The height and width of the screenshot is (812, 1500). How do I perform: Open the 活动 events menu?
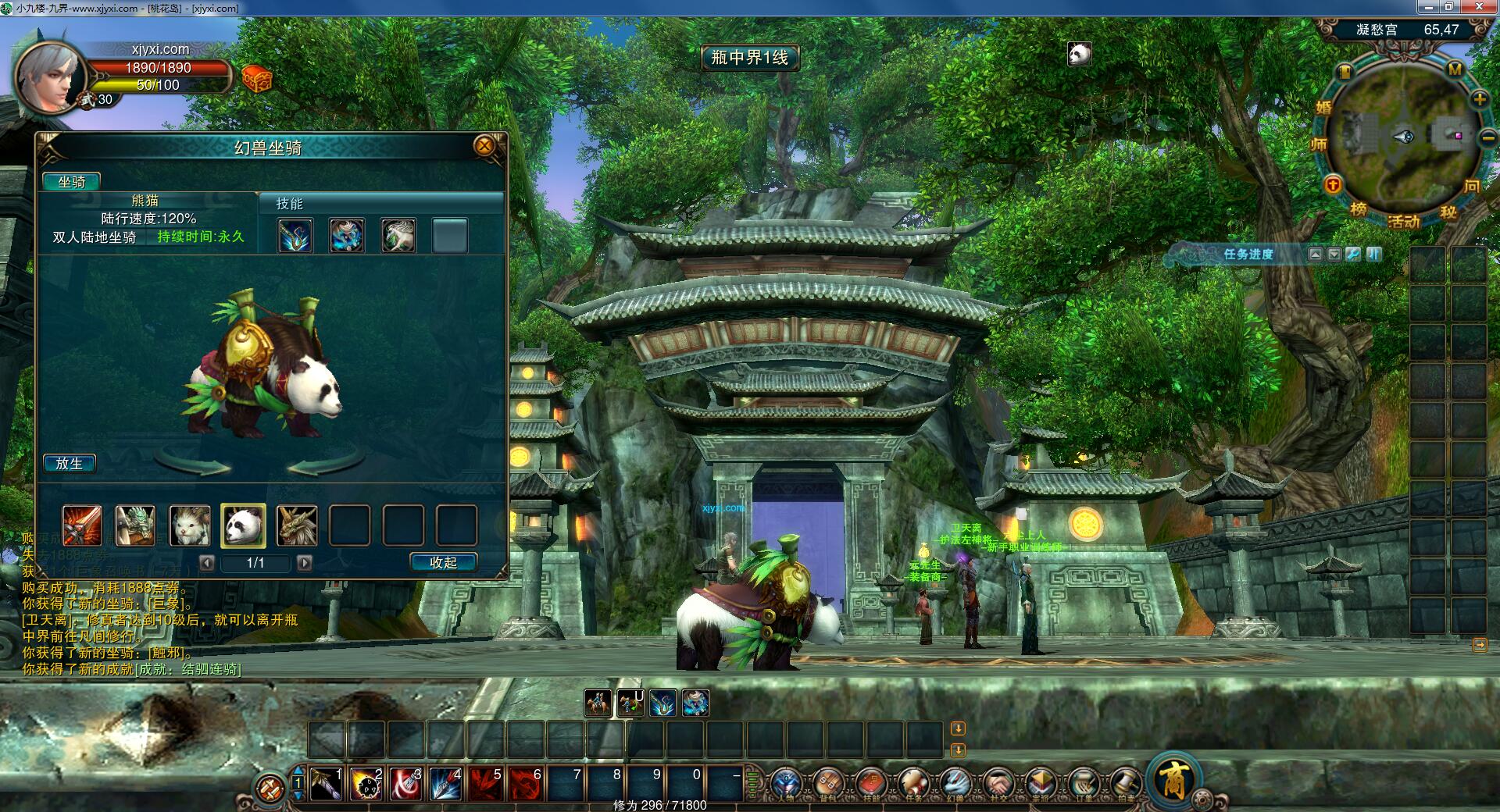pyautogui.click(x=1404, y=221)
